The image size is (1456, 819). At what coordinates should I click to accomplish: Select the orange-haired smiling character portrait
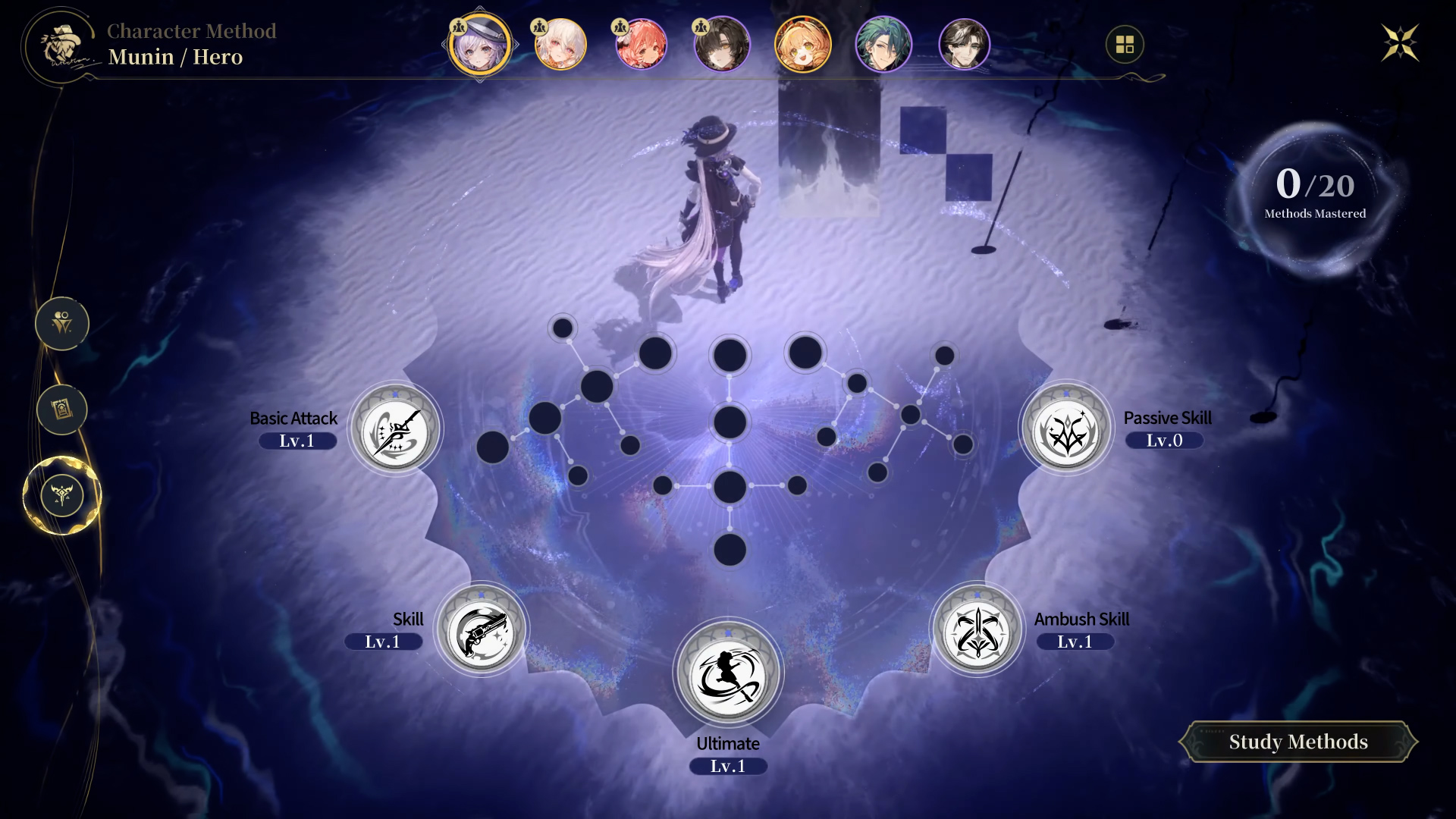point(802,44)
